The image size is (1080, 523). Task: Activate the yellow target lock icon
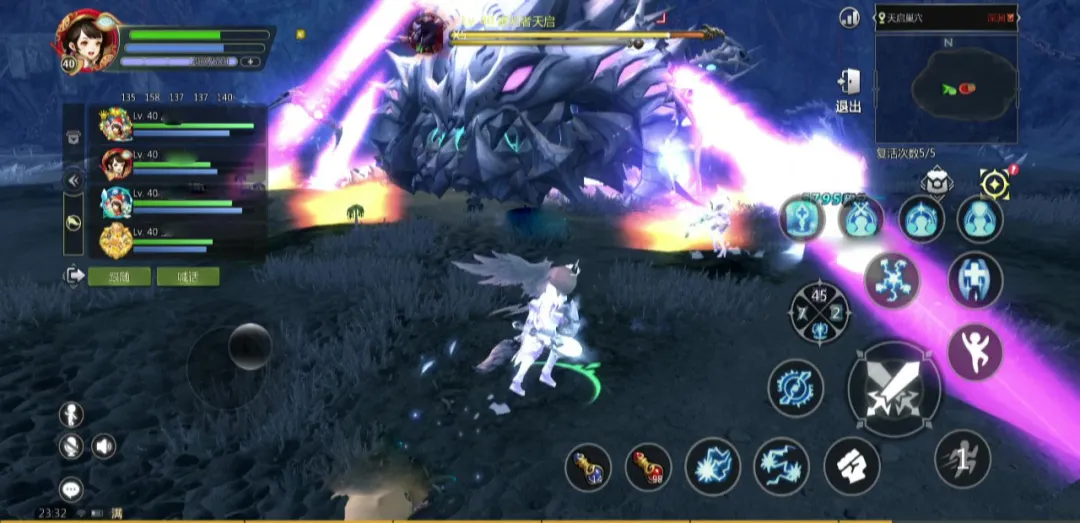tap(994, 183)
